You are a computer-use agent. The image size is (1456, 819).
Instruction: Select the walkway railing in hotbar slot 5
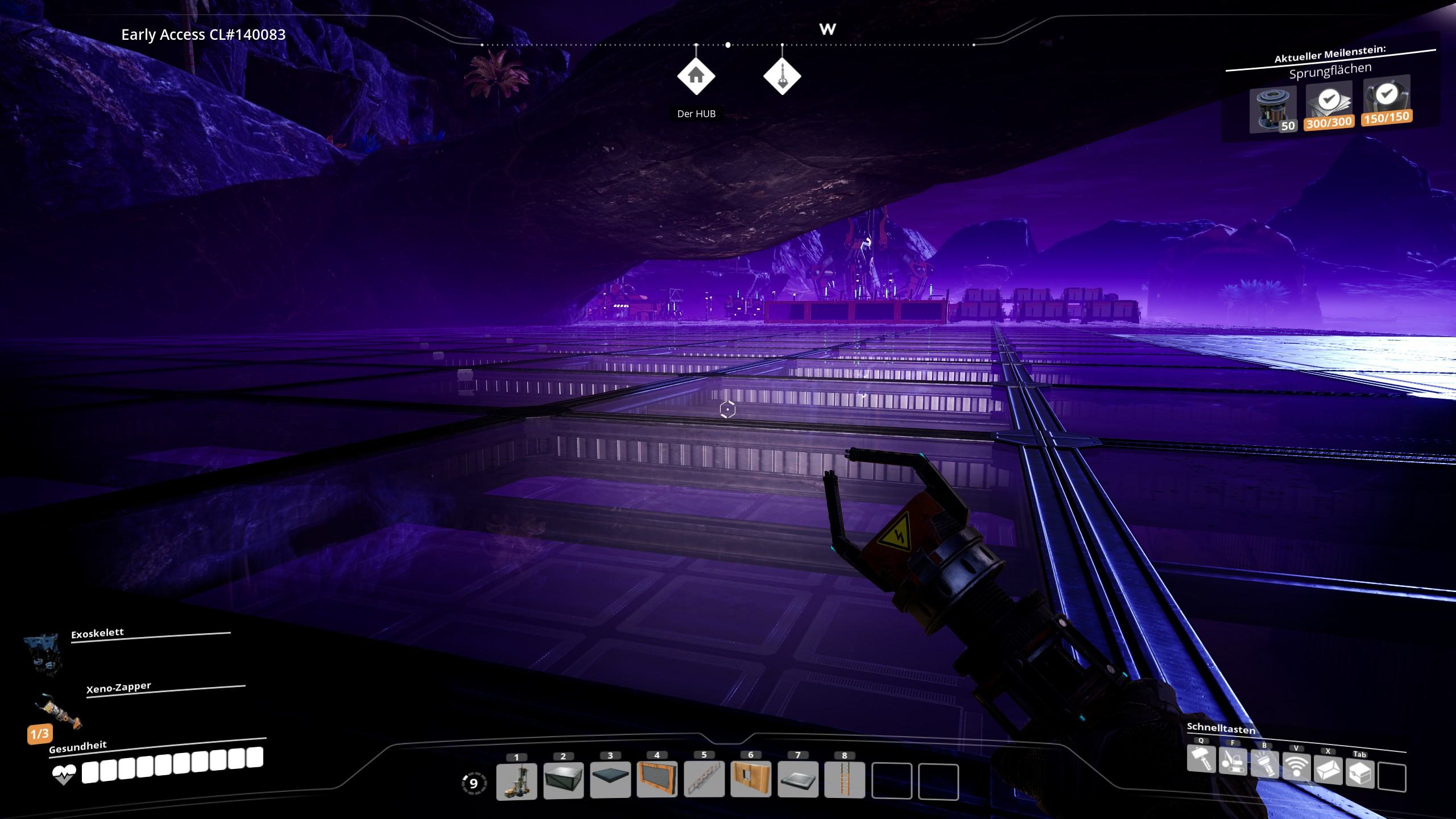click(704, 780)
